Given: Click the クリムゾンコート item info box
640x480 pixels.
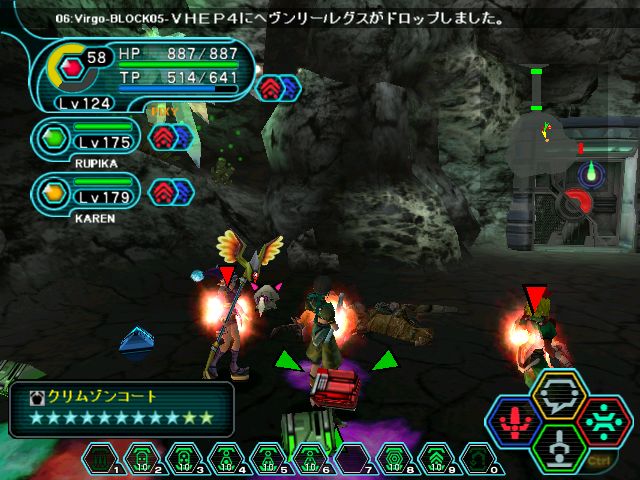Looking at the screenshot, I should tap(121, 408).
